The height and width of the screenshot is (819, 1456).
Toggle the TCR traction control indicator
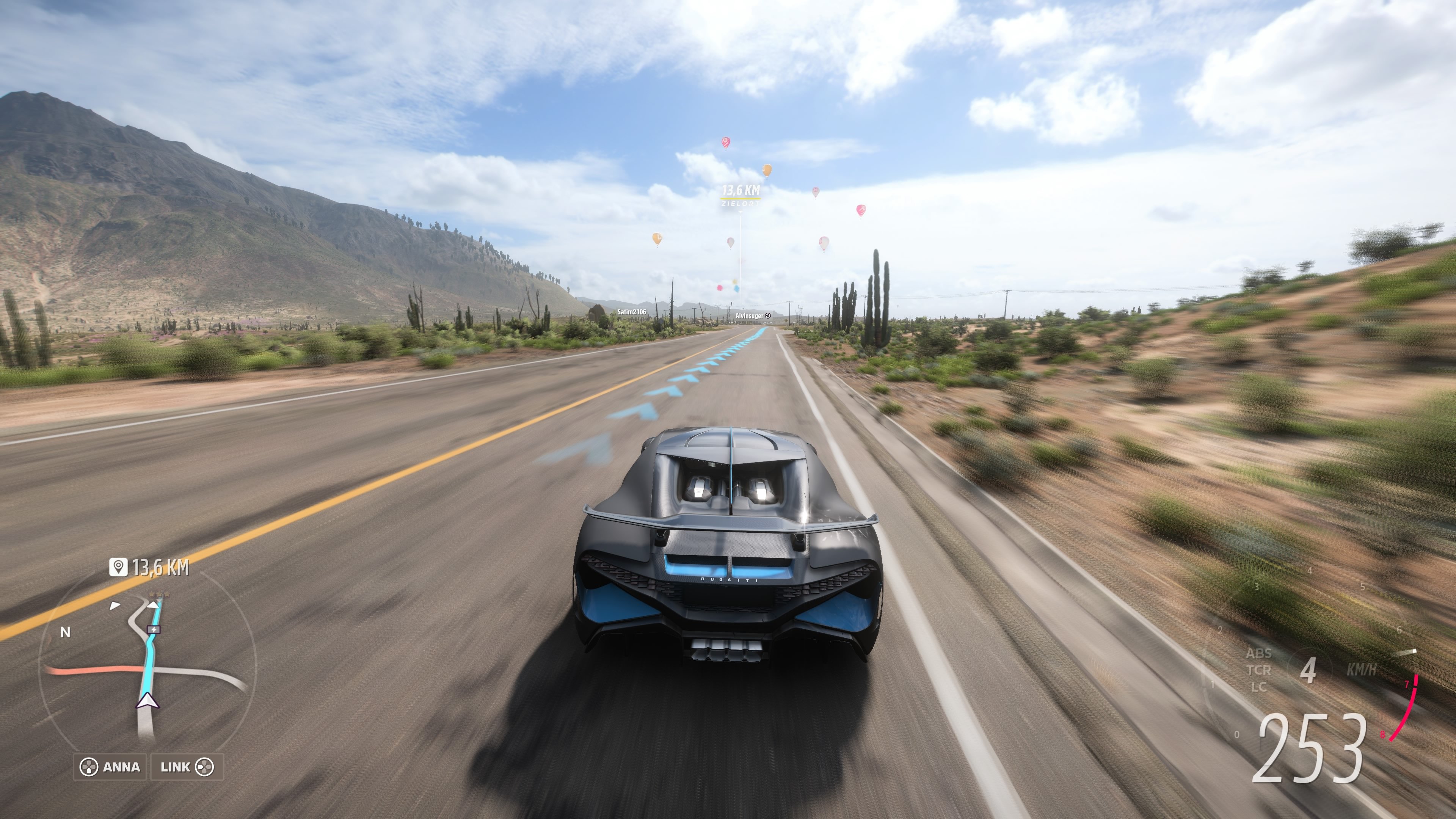click(x=1259, y=670)
